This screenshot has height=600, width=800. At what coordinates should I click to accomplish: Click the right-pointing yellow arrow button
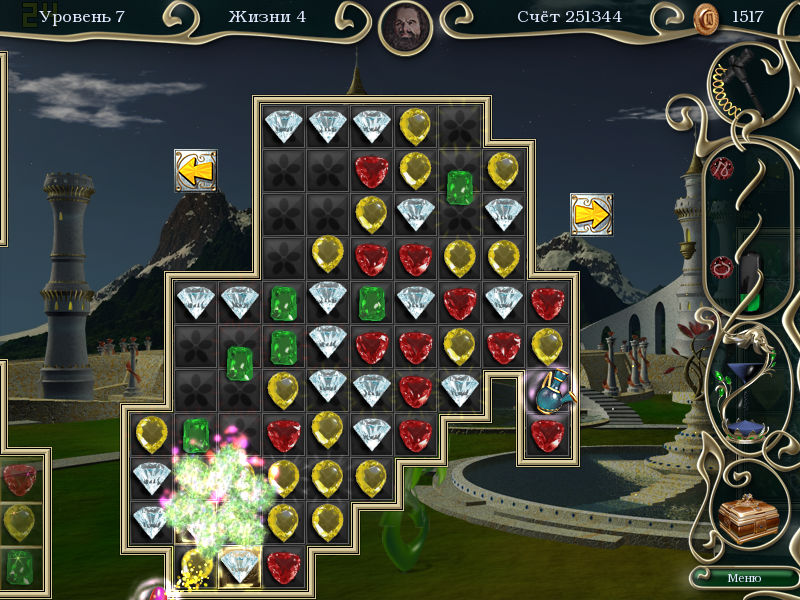[x=591, y=214]
